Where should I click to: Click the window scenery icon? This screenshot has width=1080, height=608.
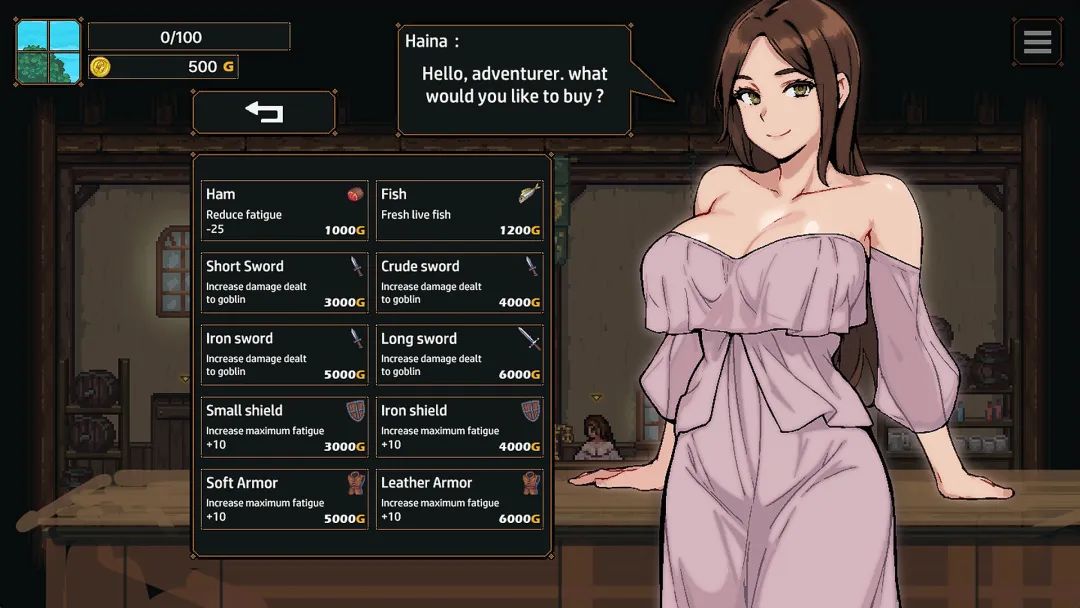(48, 51)
